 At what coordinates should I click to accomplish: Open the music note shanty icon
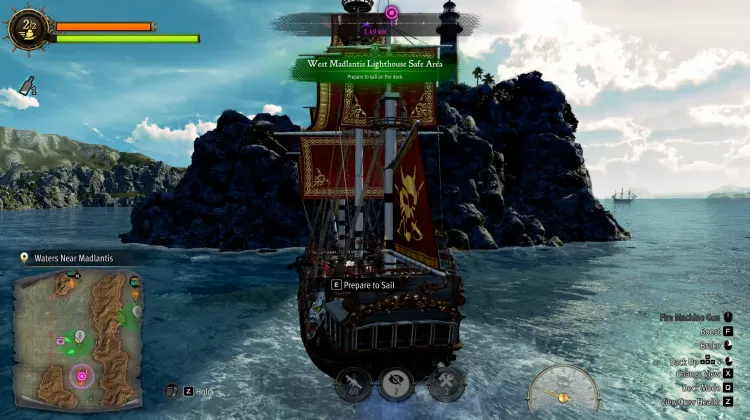click(171, 391)
